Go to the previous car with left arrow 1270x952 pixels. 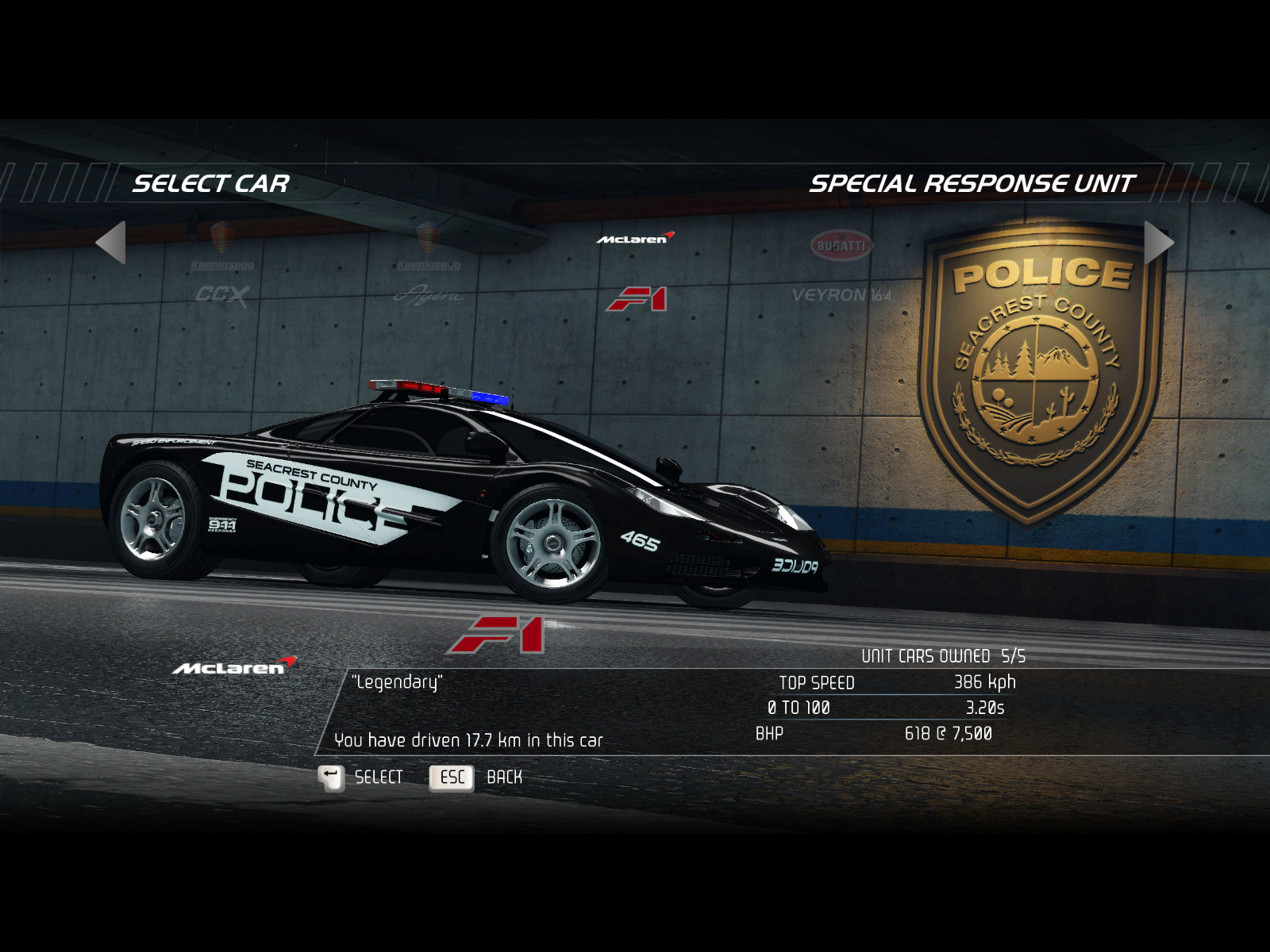pos(111,242)
